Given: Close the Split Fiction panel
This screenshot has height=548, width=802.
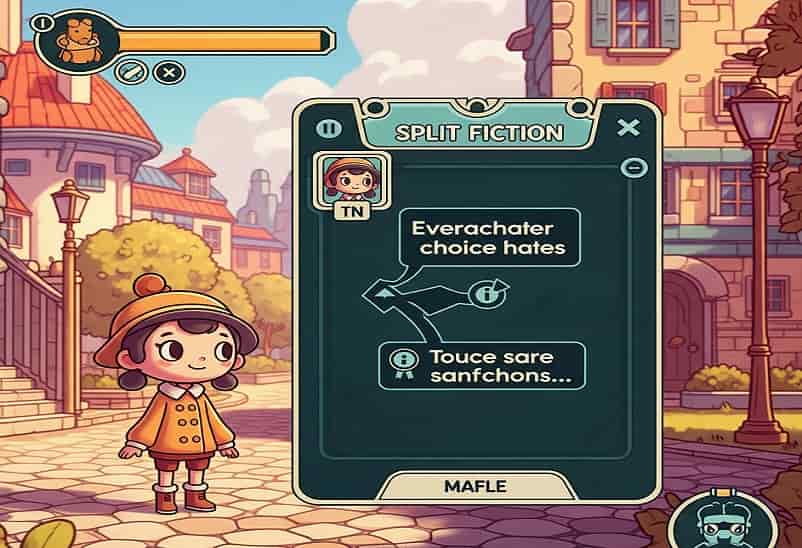Looking at the screenshot, I should (x=628, y=128).
